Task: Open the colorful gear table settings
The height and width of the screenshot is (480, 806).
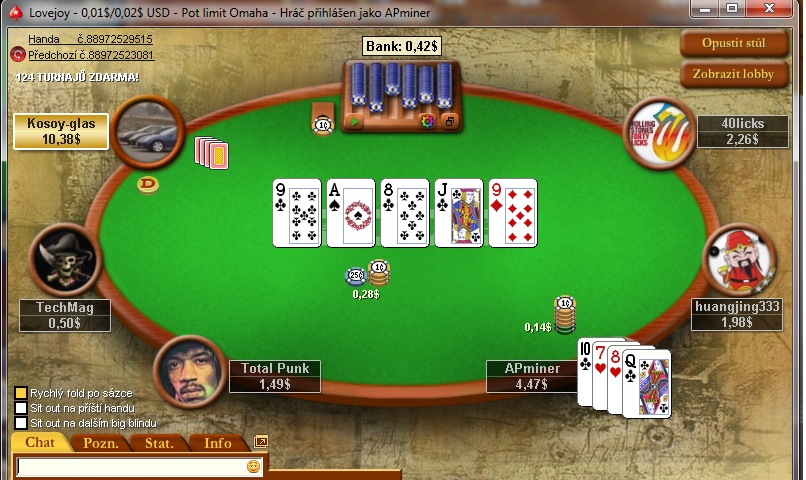Action: click(427, 122)
